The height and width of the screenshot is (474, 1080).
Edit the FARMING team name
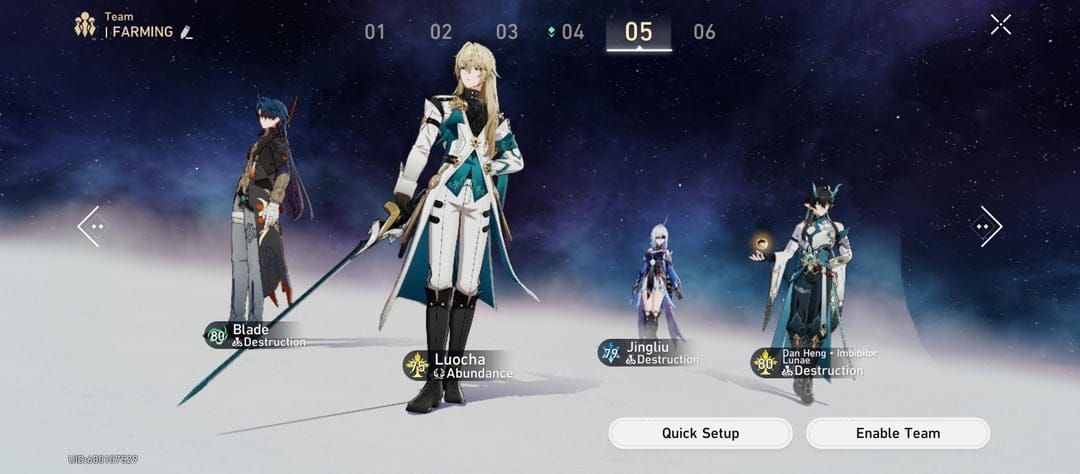coord(187,33)
